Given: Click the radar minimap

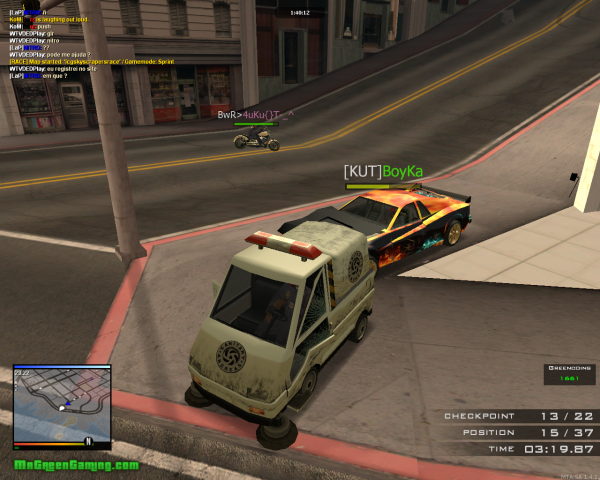Looking at the screenshot, I should 61,401.
